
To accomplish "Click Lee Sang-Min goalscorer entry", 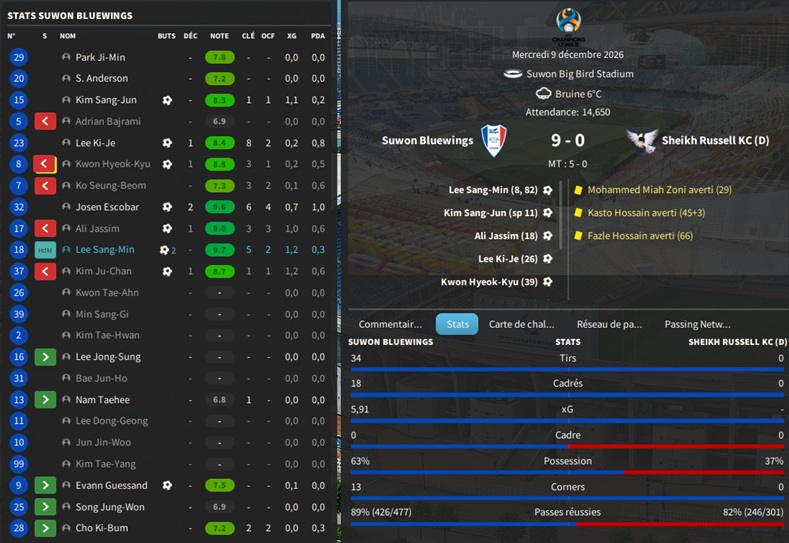I will pyautogui.click(x=493, y=189).
